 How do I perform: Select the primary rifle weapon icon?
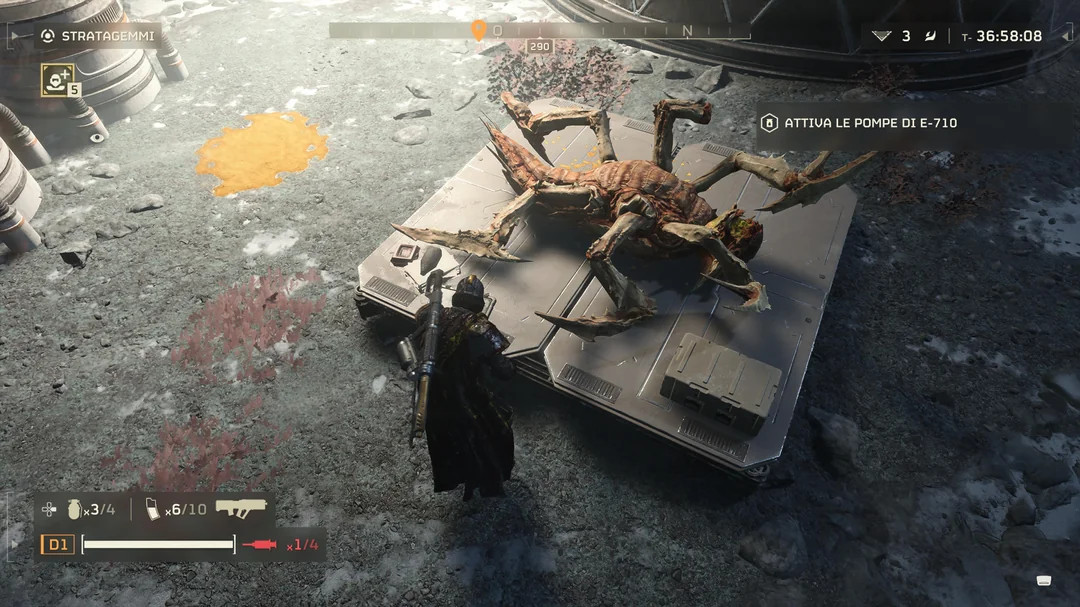click(x=241, y=508)
